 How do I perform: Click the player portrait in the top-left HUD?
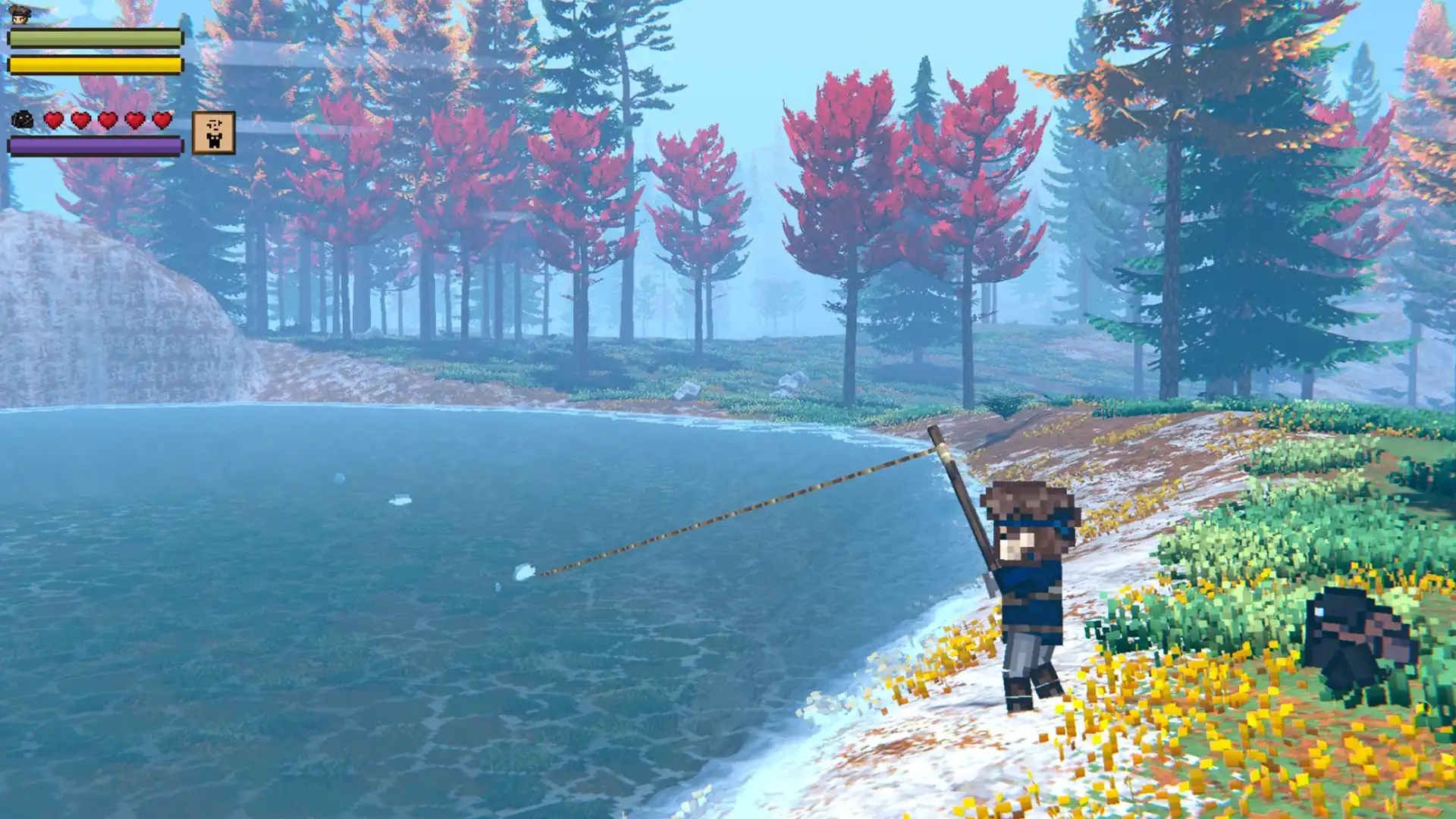21,14
